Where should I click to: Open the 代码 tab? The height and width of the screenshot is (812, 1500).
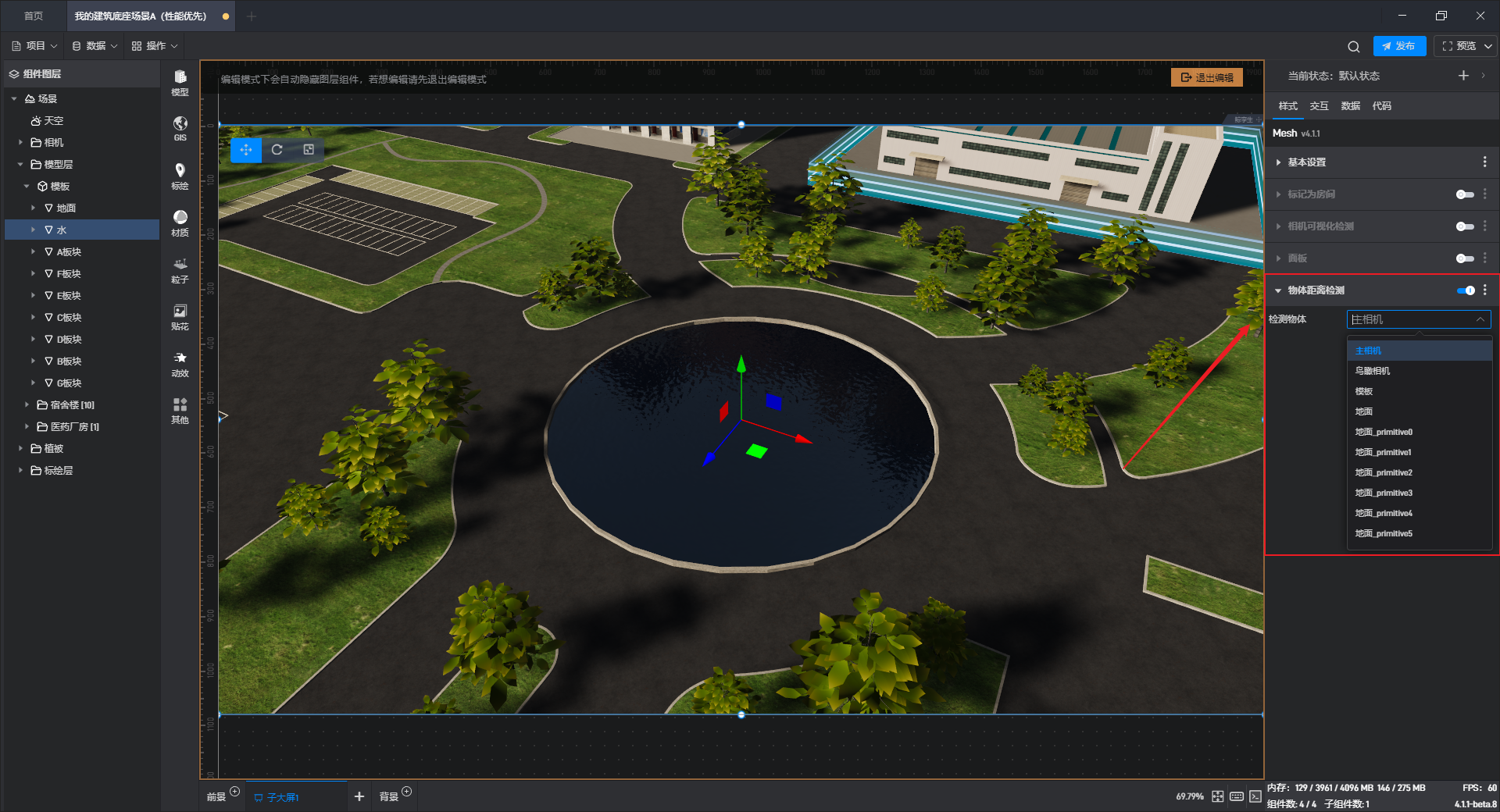click(1381, 106)
